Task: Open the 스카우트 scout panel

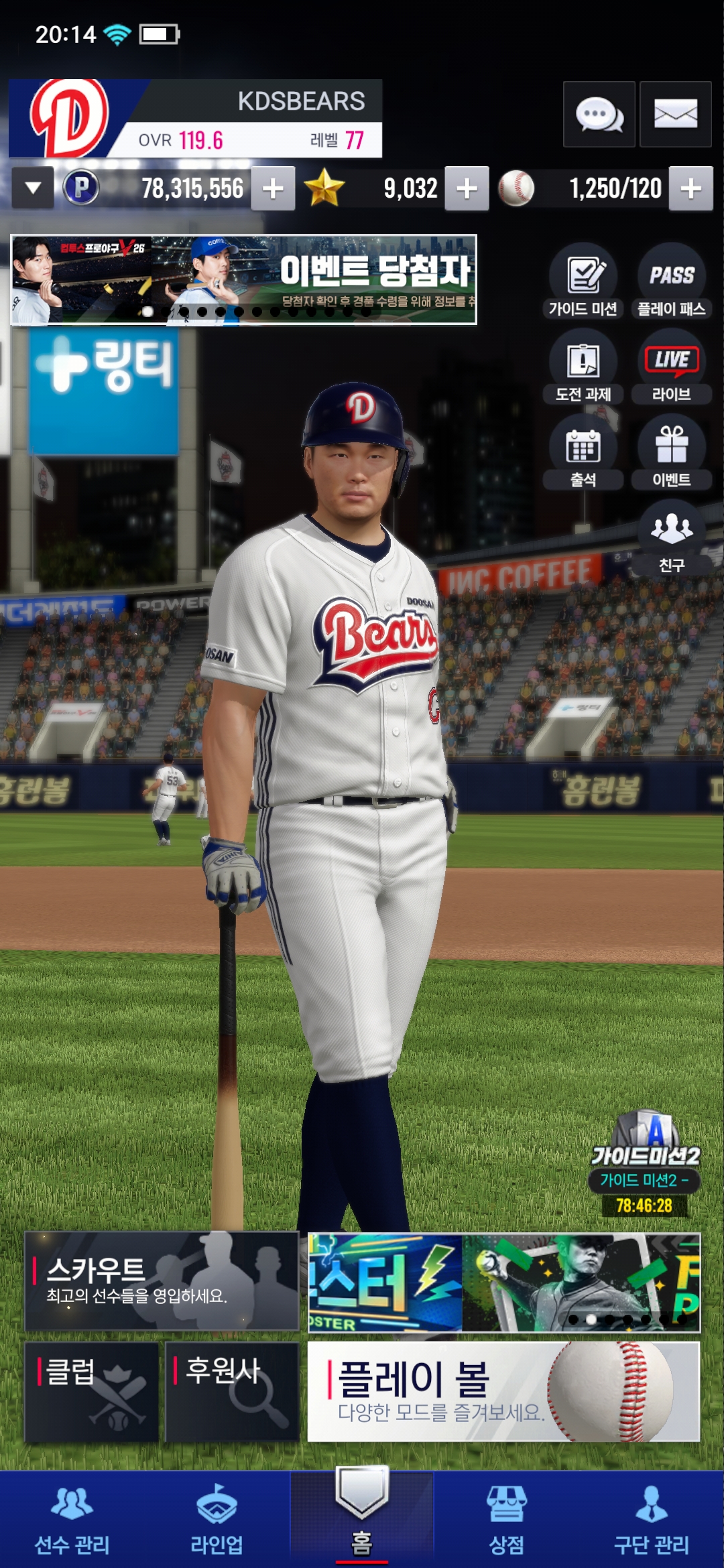Action: tap(162, 1281)
